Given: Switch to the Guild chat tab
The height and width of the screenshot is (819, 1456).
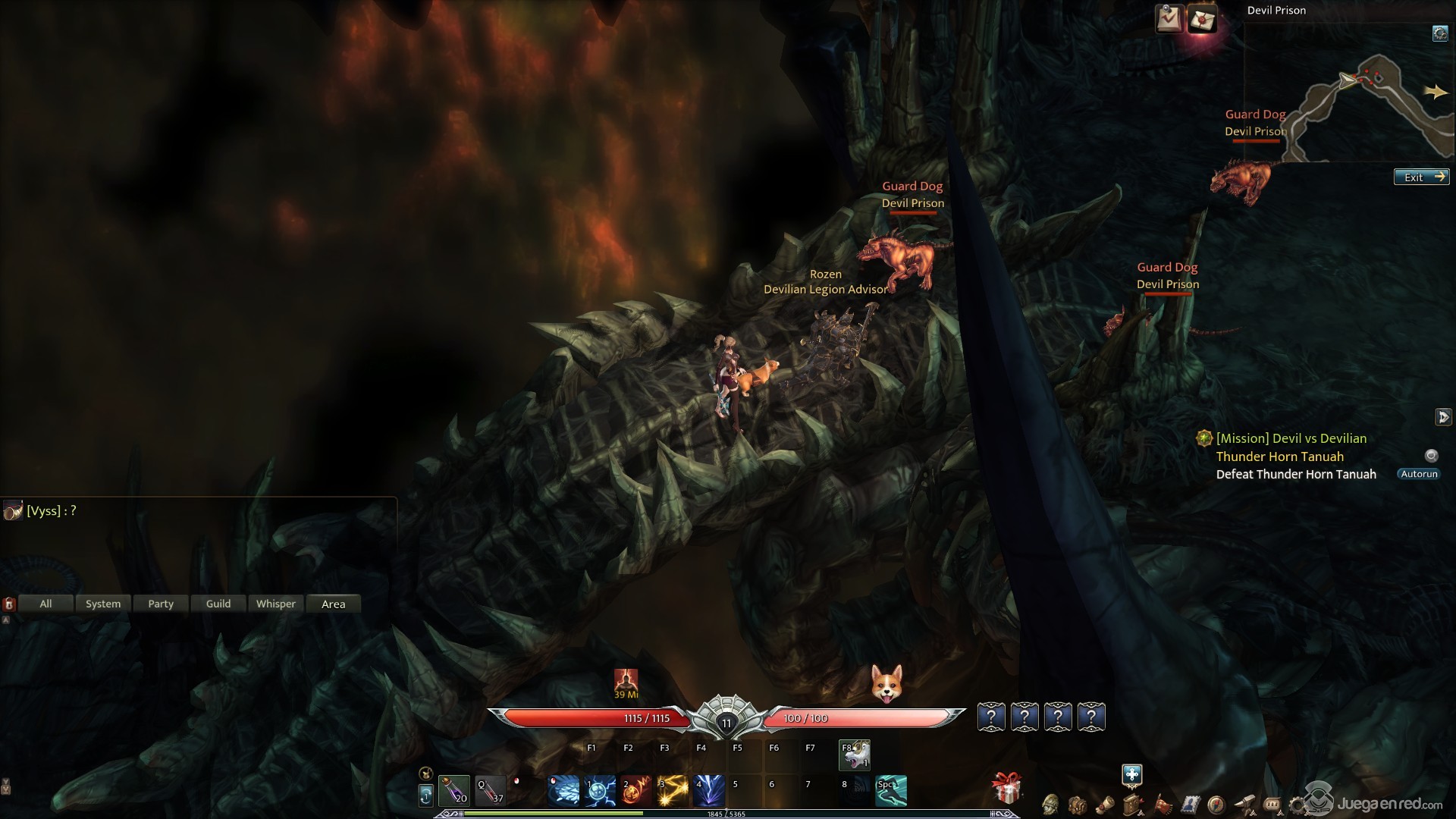Looking at the screenshot, I should tap(218, 604).
